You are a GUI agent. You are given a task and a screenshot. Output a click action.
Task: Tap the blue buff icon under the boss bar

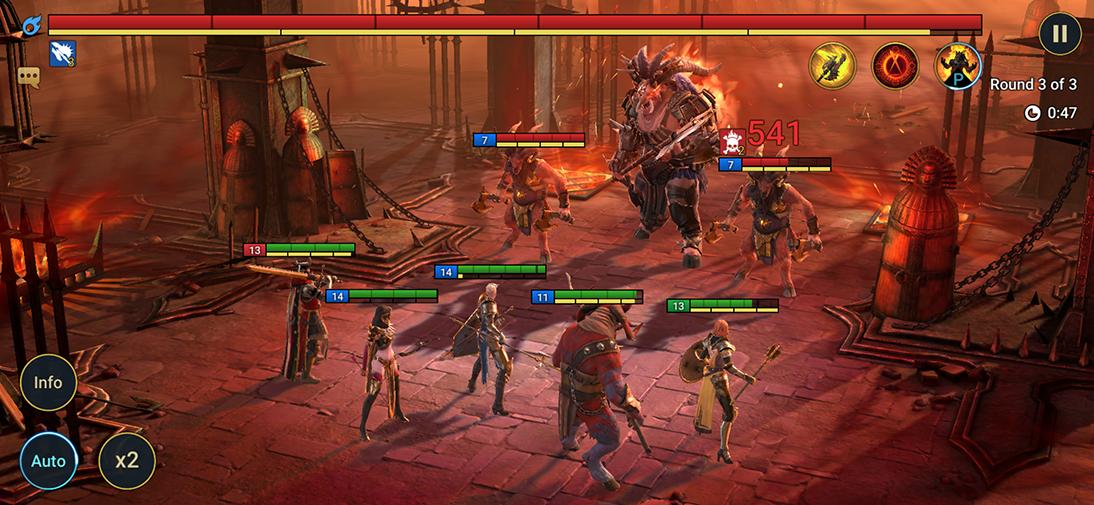point(63,54)
